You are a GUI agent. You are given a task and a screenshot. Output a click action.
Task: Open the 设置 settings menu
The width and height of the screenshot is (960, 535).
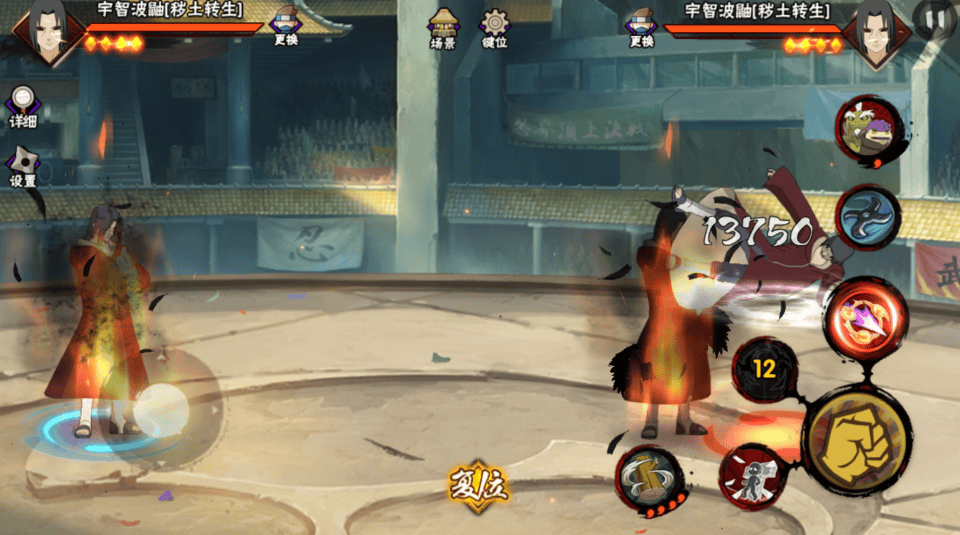pos(23,167)
